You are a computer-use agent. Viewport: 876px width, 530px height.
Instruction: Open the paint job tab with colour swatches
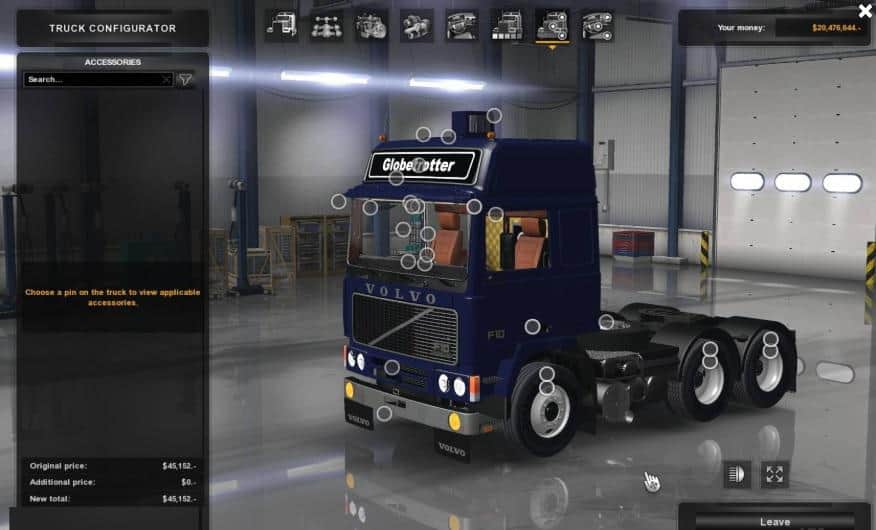[506, 25]
